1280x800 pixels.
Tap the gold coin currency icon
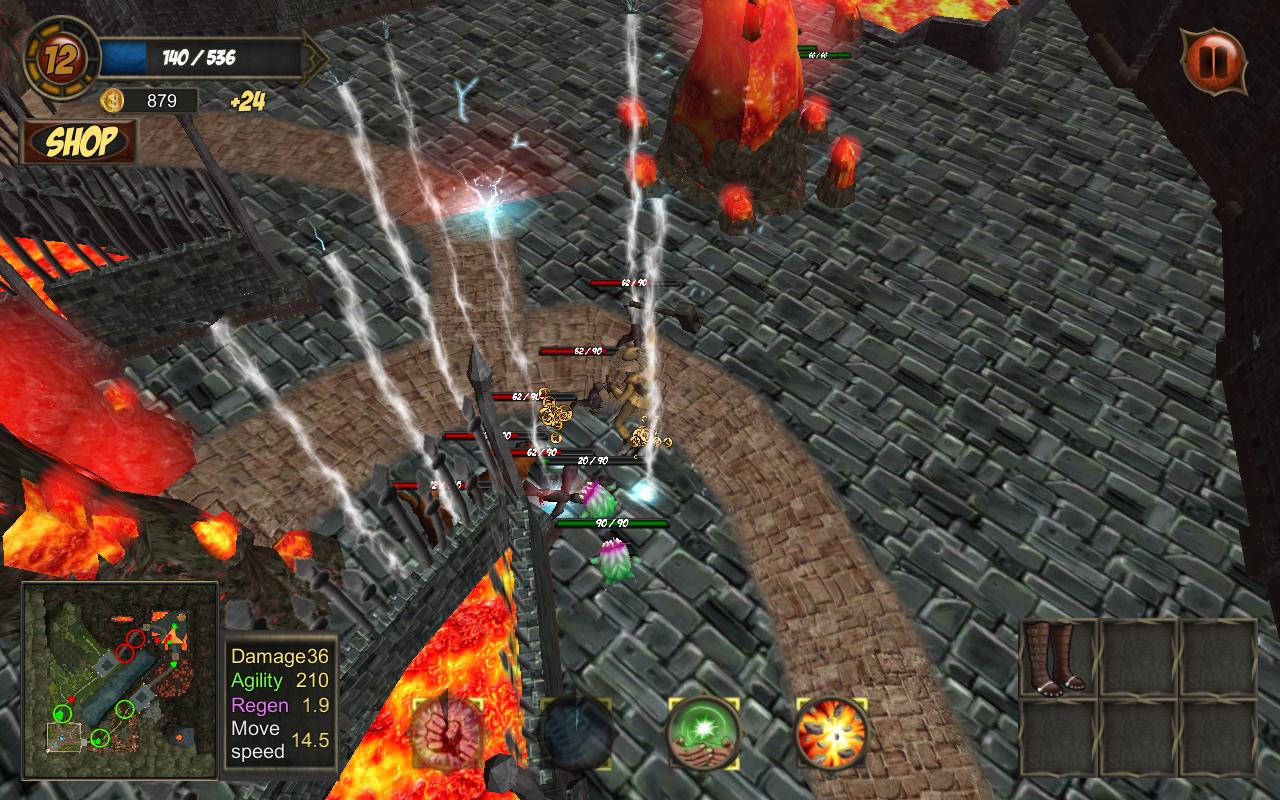pyautogui.click(x=113, y=100)
